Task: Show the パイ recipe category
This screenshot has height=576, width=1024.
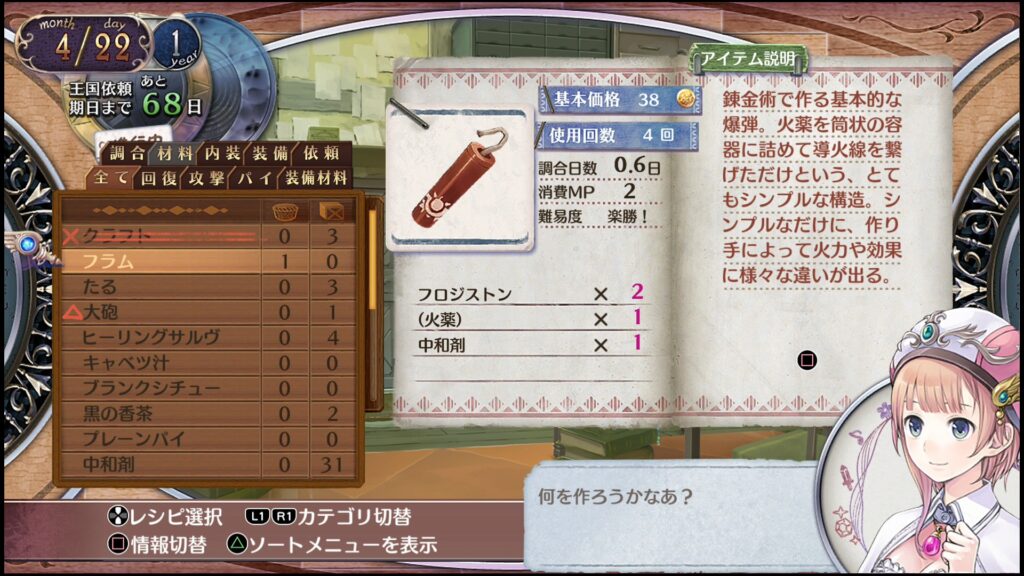Action: [252, 179]
